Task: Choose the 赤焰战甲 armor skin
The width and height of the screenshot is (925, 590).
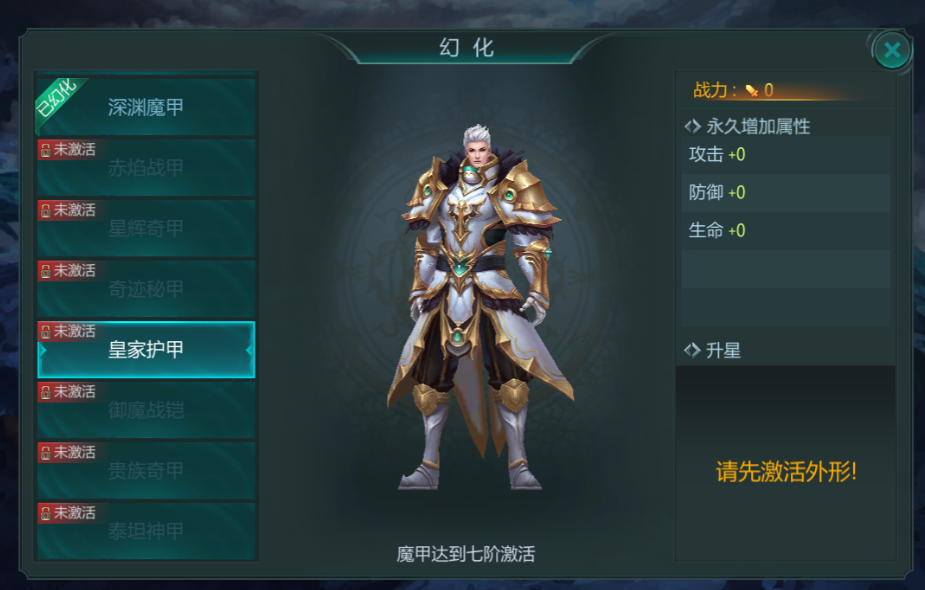Action: pyautogui.click(x=146, y=168)
